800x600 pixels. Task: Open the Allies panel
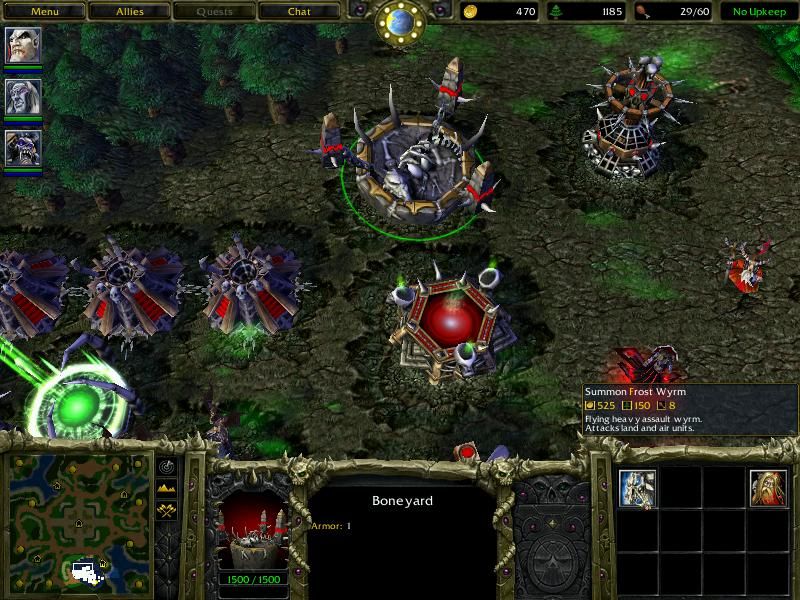(129, 12)
